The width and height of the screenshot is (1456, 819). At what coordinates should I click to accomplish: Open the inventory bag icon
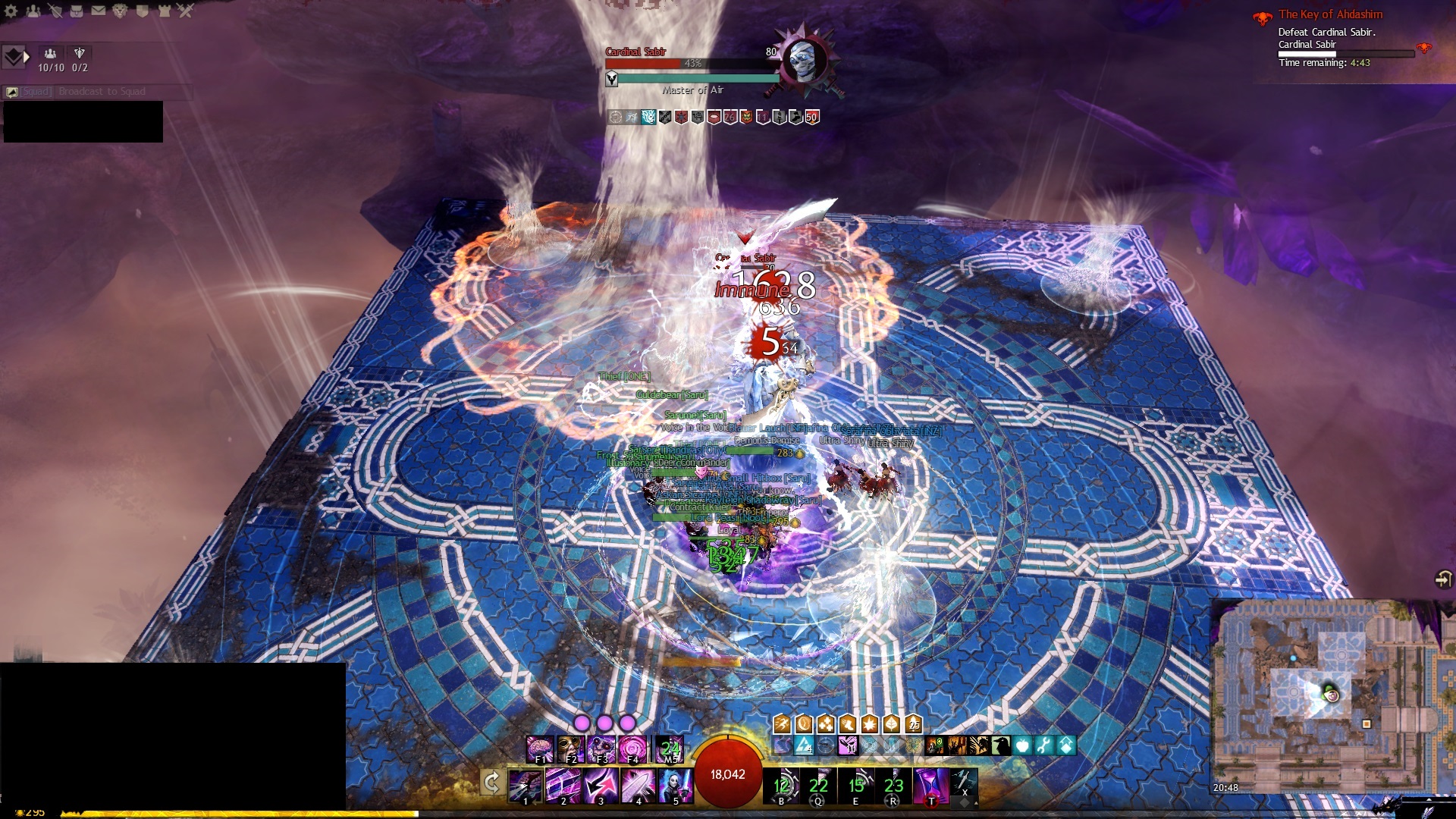point(77,11)
